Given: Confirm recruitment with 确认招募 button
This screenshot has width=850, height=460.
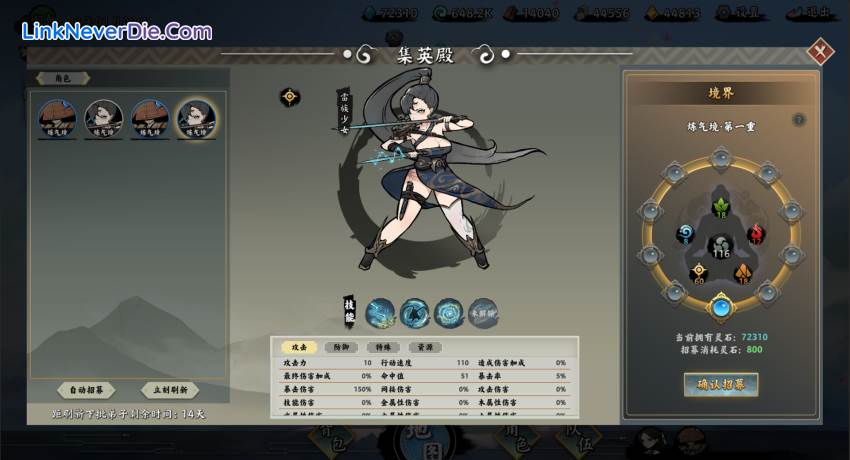Looking at the screenshot, I should (721, 384).
